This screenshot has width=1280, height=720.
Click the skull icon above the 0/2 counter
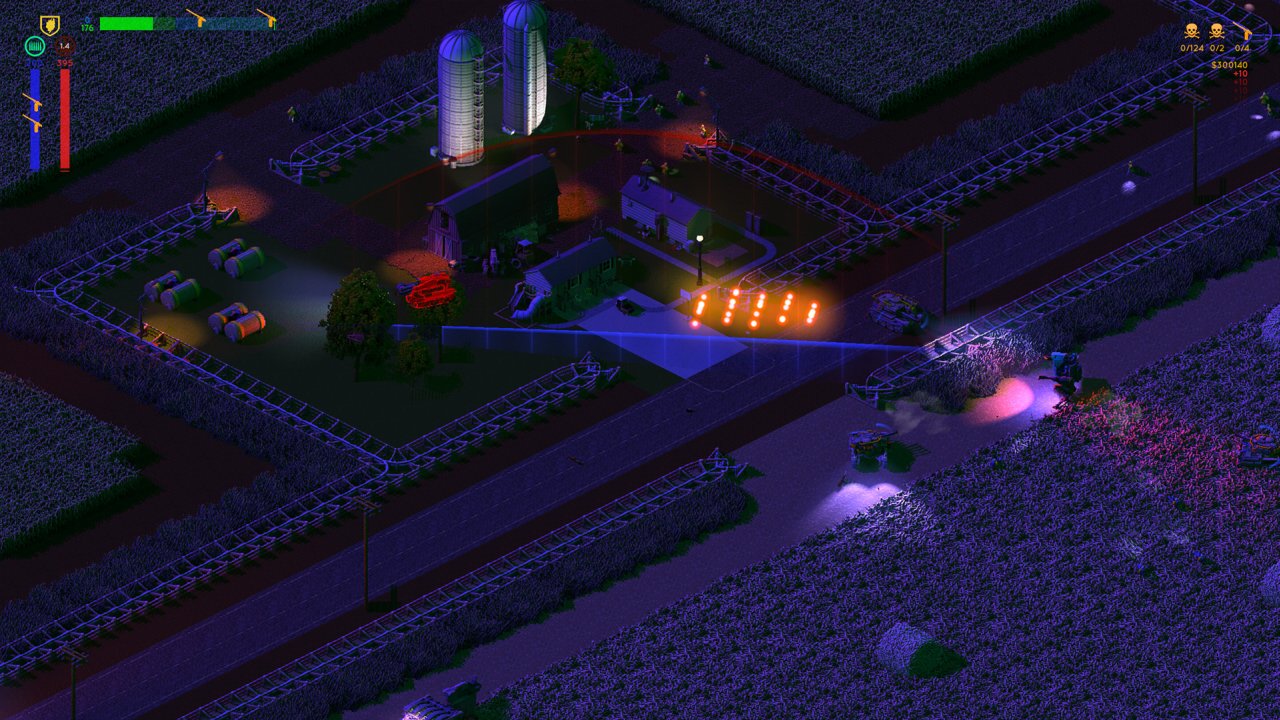click(x=1216, y=31)
